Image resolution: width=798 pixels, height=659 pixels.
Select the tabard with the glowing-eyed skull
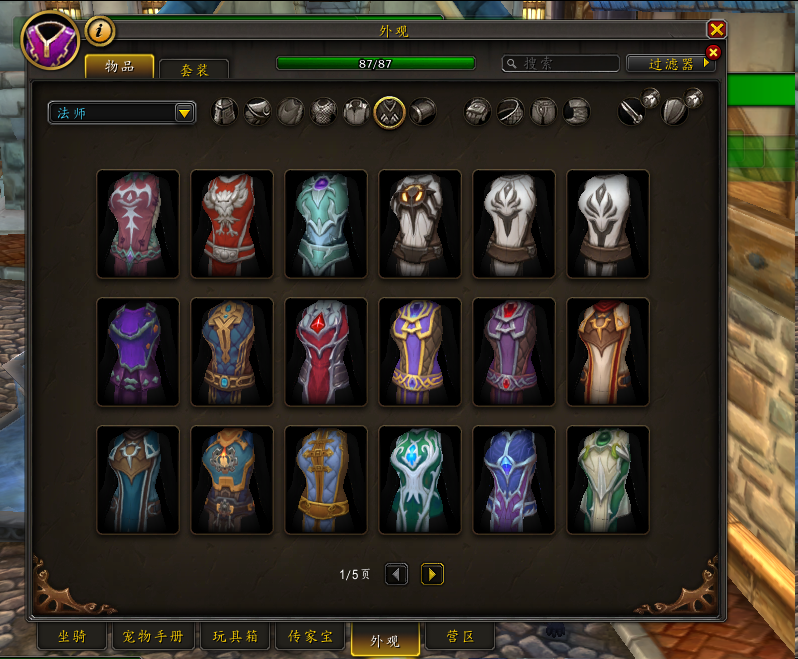[420, 224]
